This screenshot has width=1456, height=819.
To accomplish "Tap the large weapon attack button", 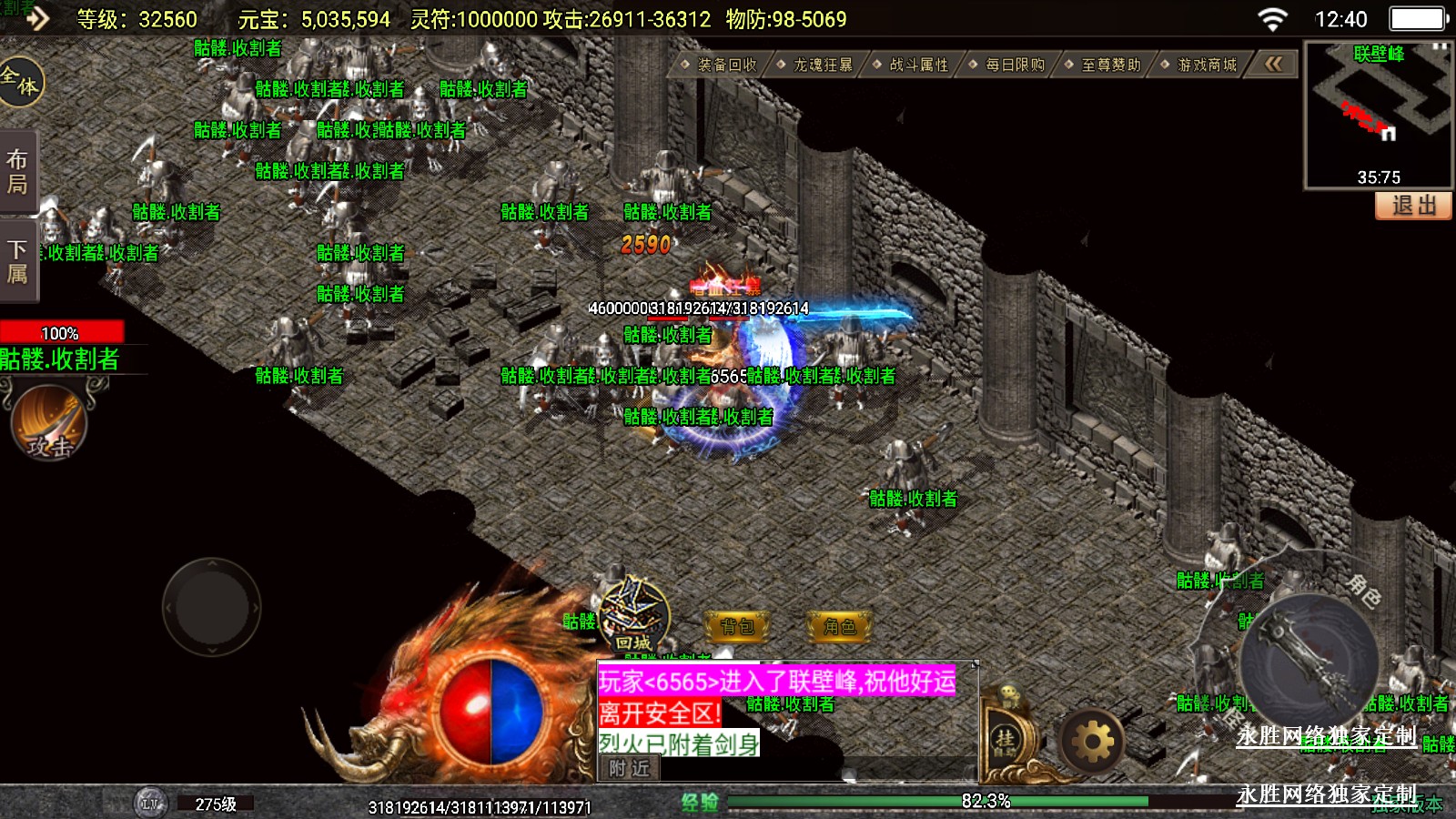I will (1309, 662).
